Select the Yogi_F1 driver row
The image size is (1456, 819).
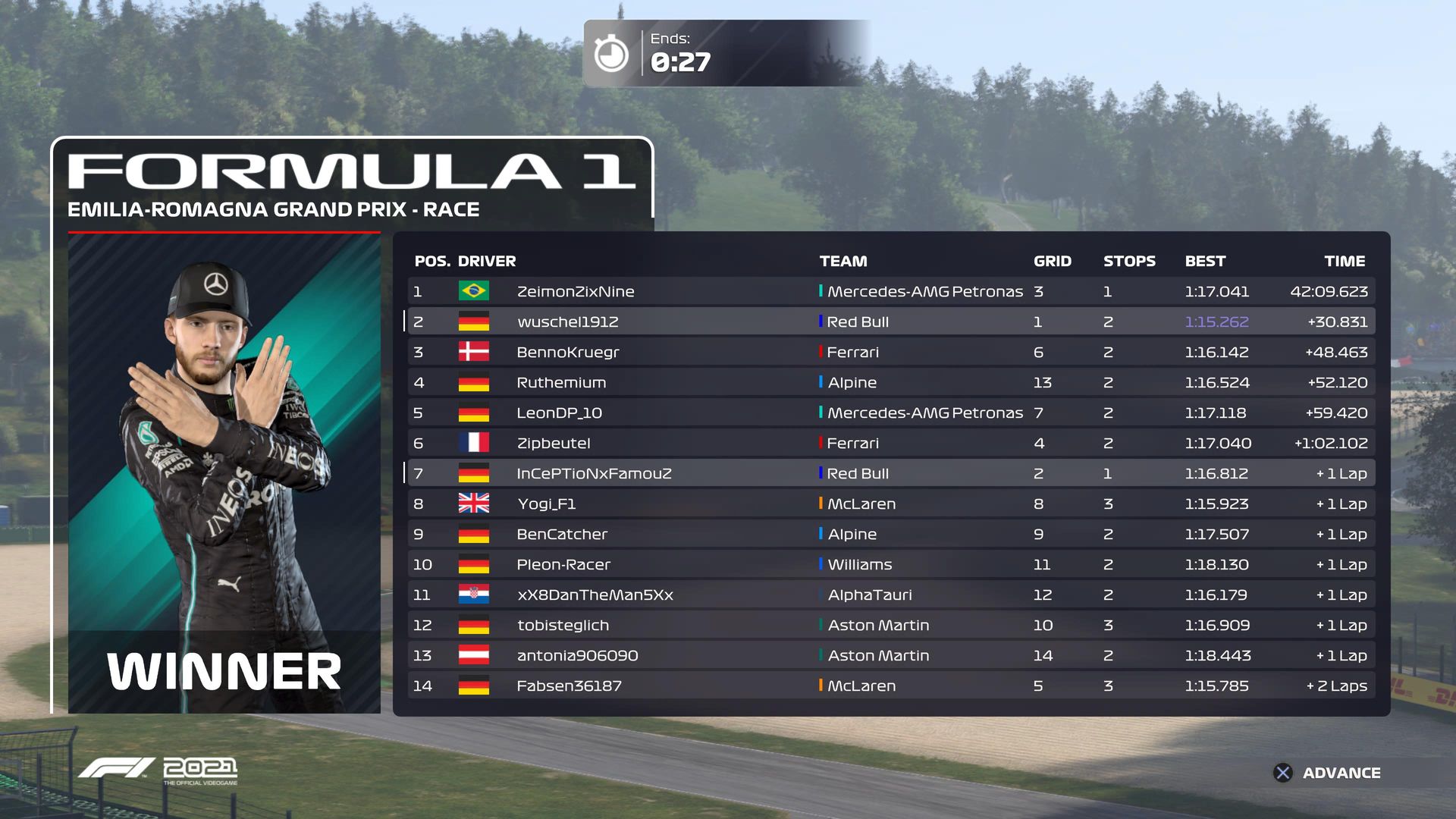click(x=546, y=504)
